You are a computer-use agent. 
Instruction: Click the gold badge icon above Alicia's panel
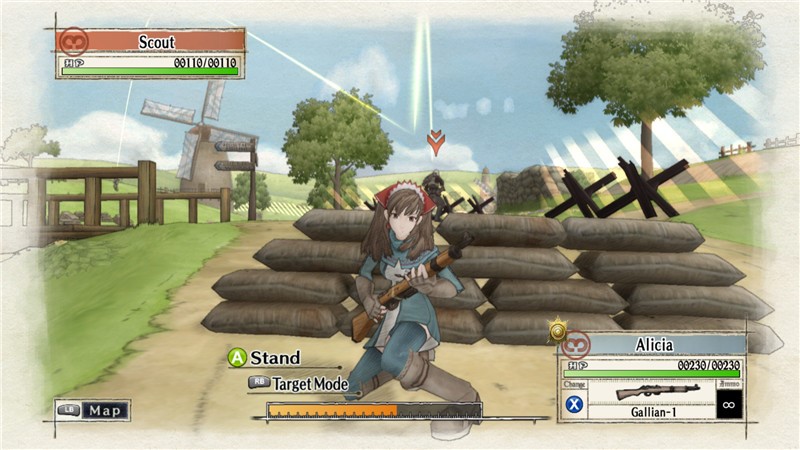(x=557, y=327)
